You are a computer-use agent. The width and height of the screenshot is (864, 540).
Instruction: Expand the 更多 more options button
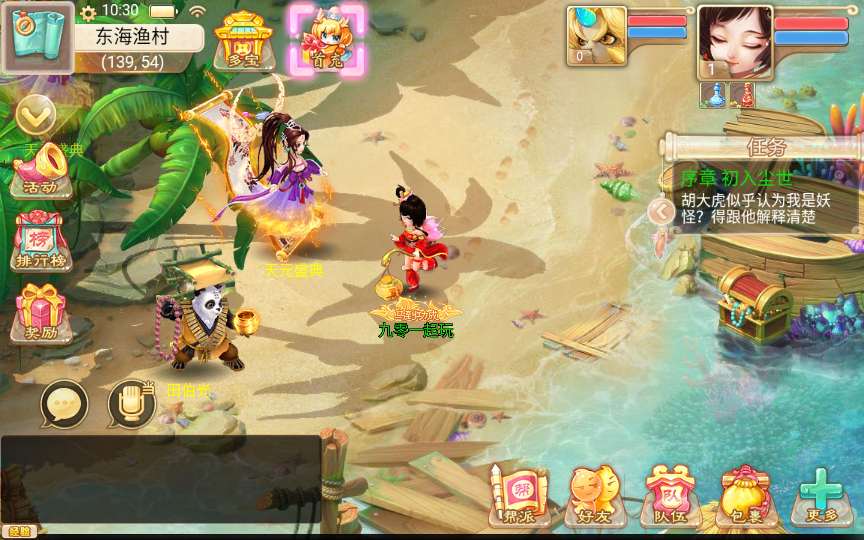[x=822, y=496]
